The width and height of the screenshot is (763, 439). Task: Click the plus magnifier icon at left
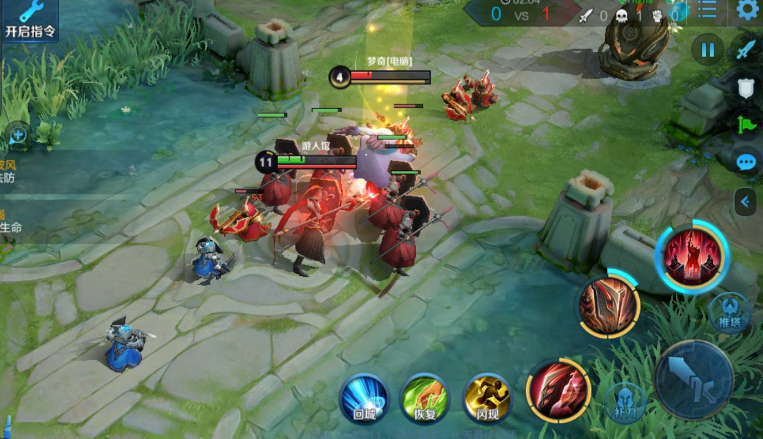coord(18,133)
